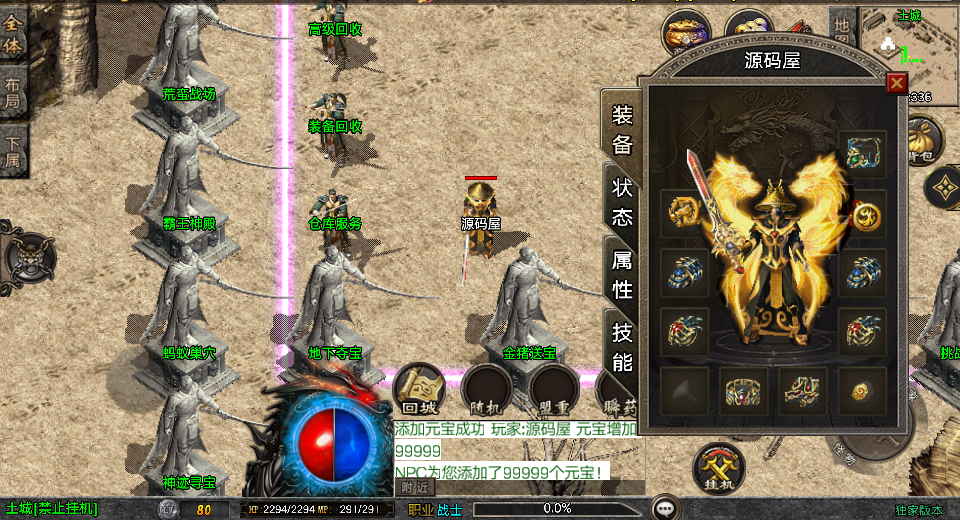Switch to the 装备 equipment tab

click(623, 129)
